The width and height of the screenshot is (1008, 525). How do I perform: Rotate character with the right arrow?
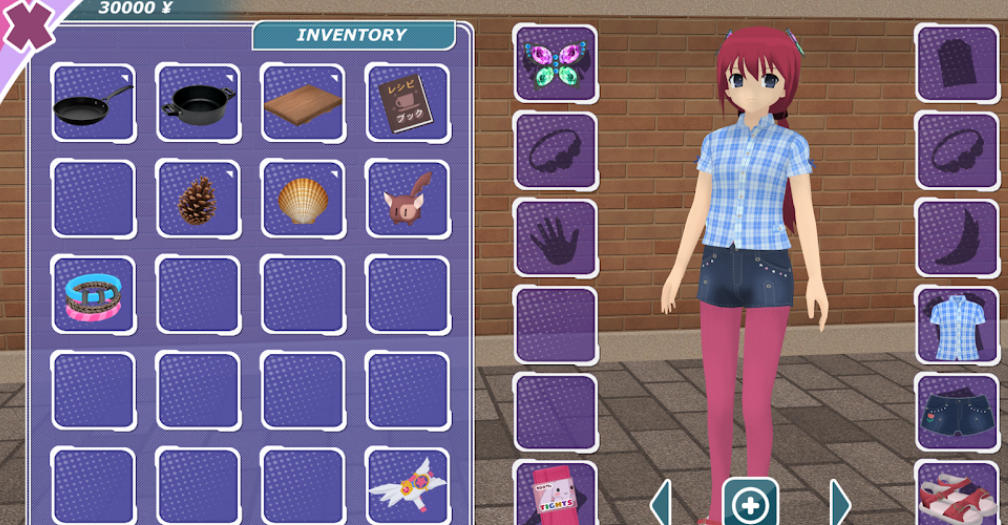click(x=839, y=502)
